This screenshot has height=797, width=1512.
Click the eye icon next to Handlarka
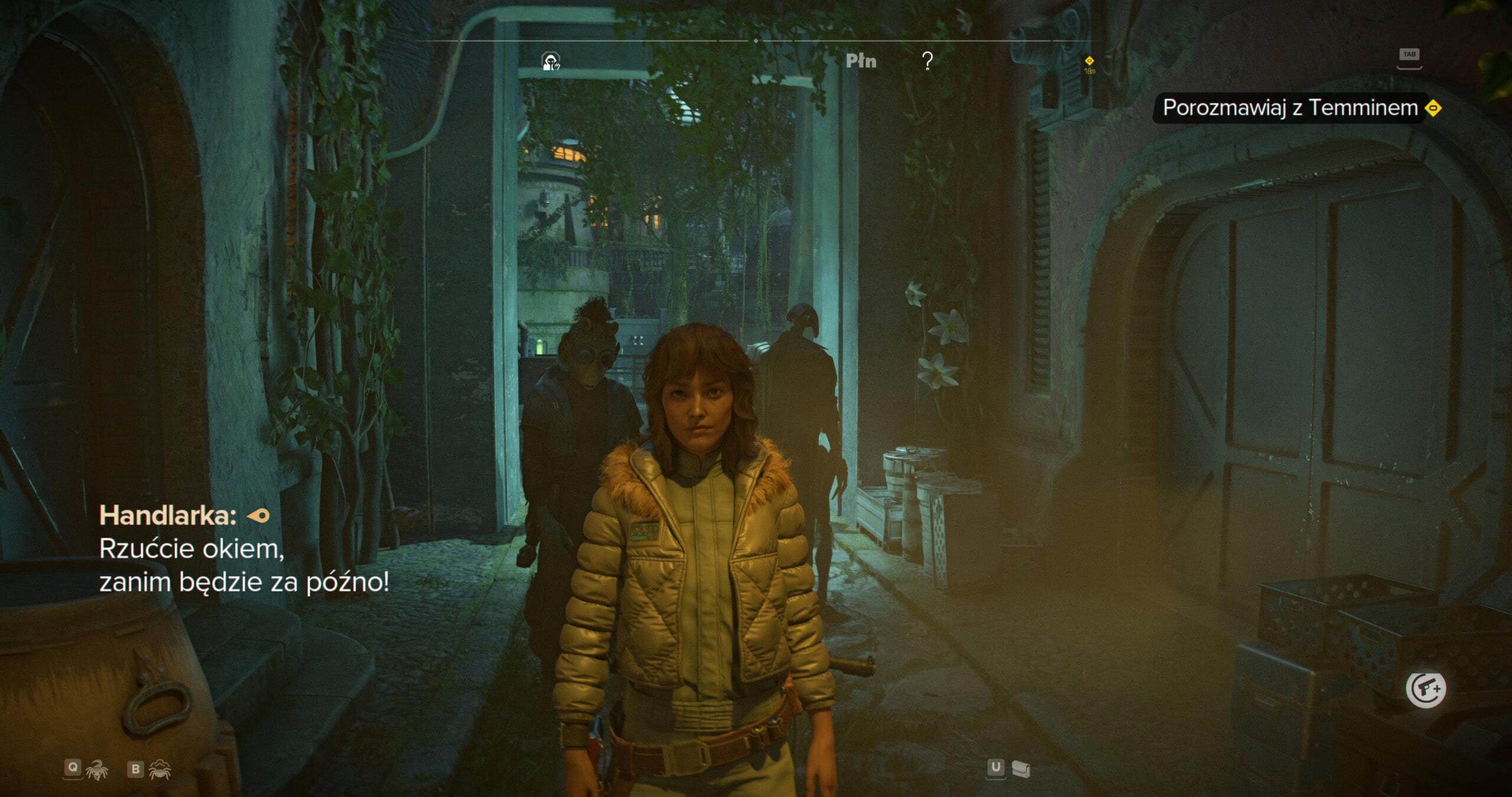click(x=258, y=516)
